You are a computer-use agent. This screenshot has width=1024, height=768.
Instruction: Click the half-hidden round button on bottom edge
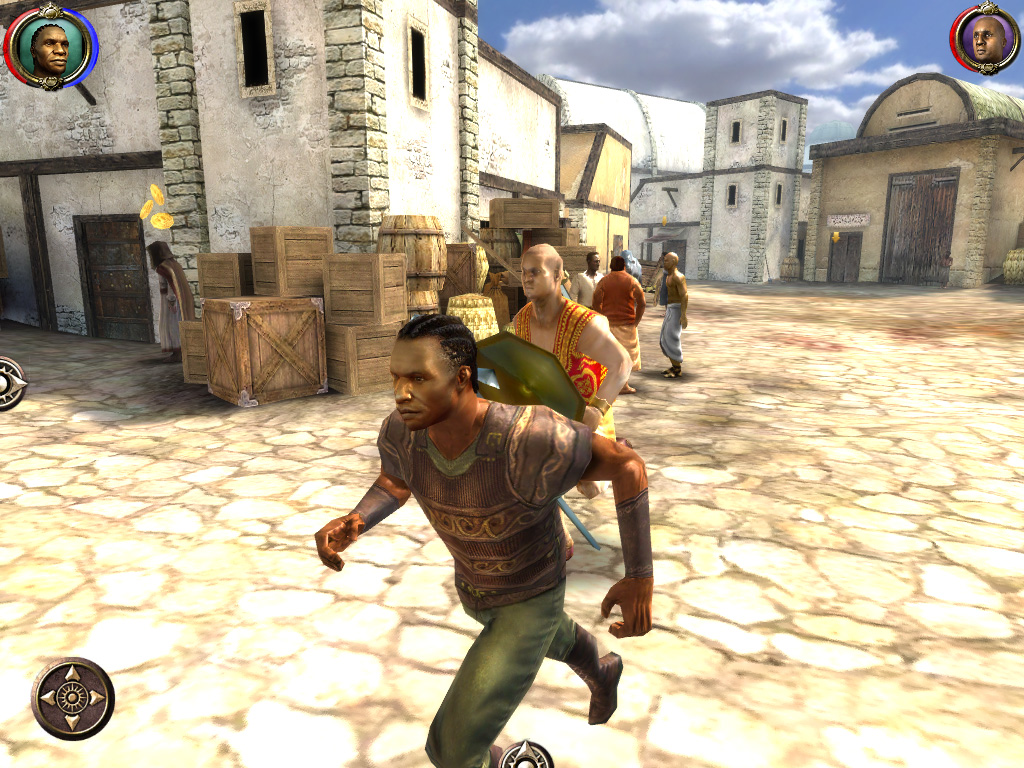(526, 756)
